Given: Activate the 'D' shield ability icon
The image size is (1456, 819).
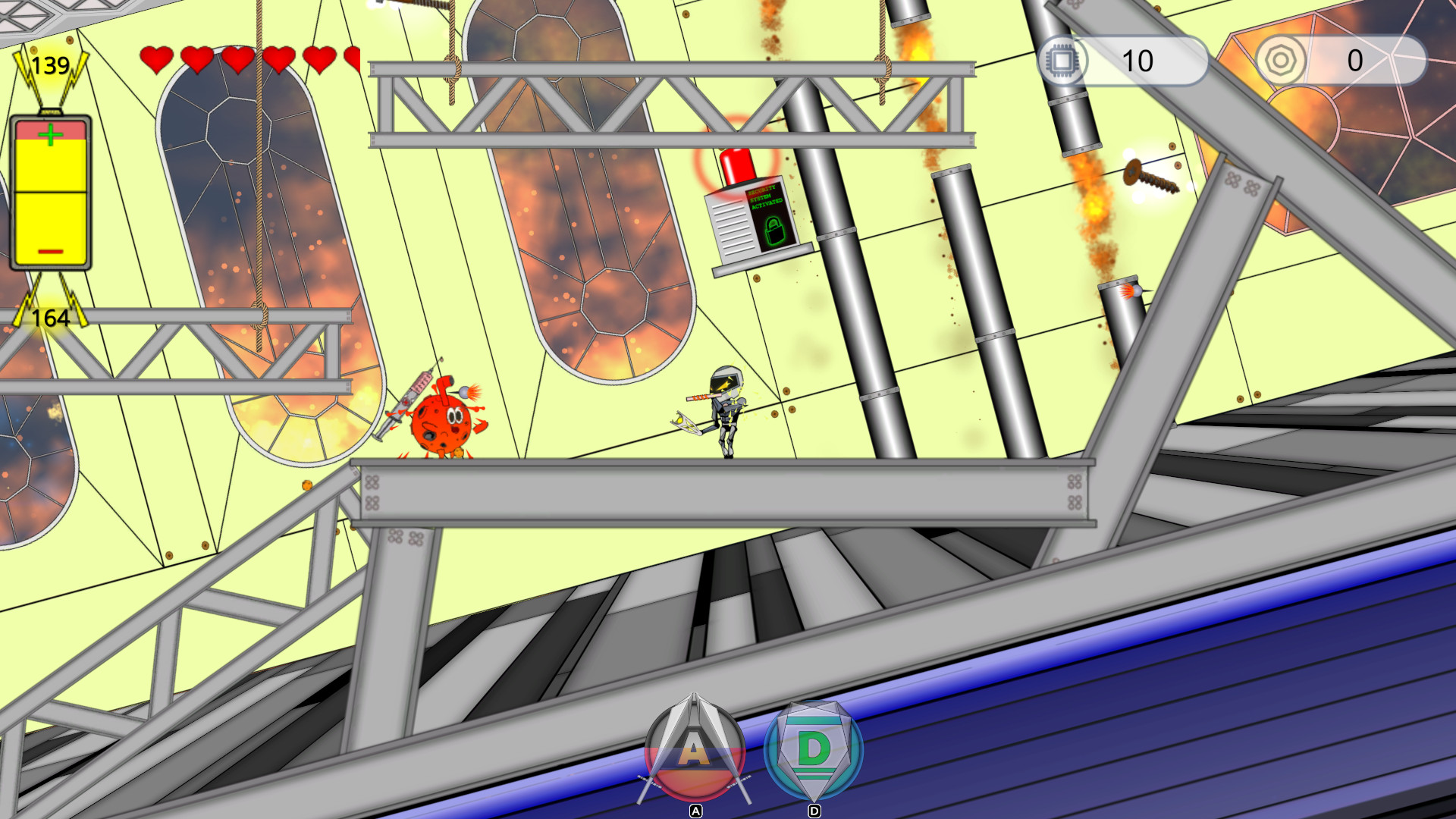Looking at the screenshot, I should click(x=814, y=751).
